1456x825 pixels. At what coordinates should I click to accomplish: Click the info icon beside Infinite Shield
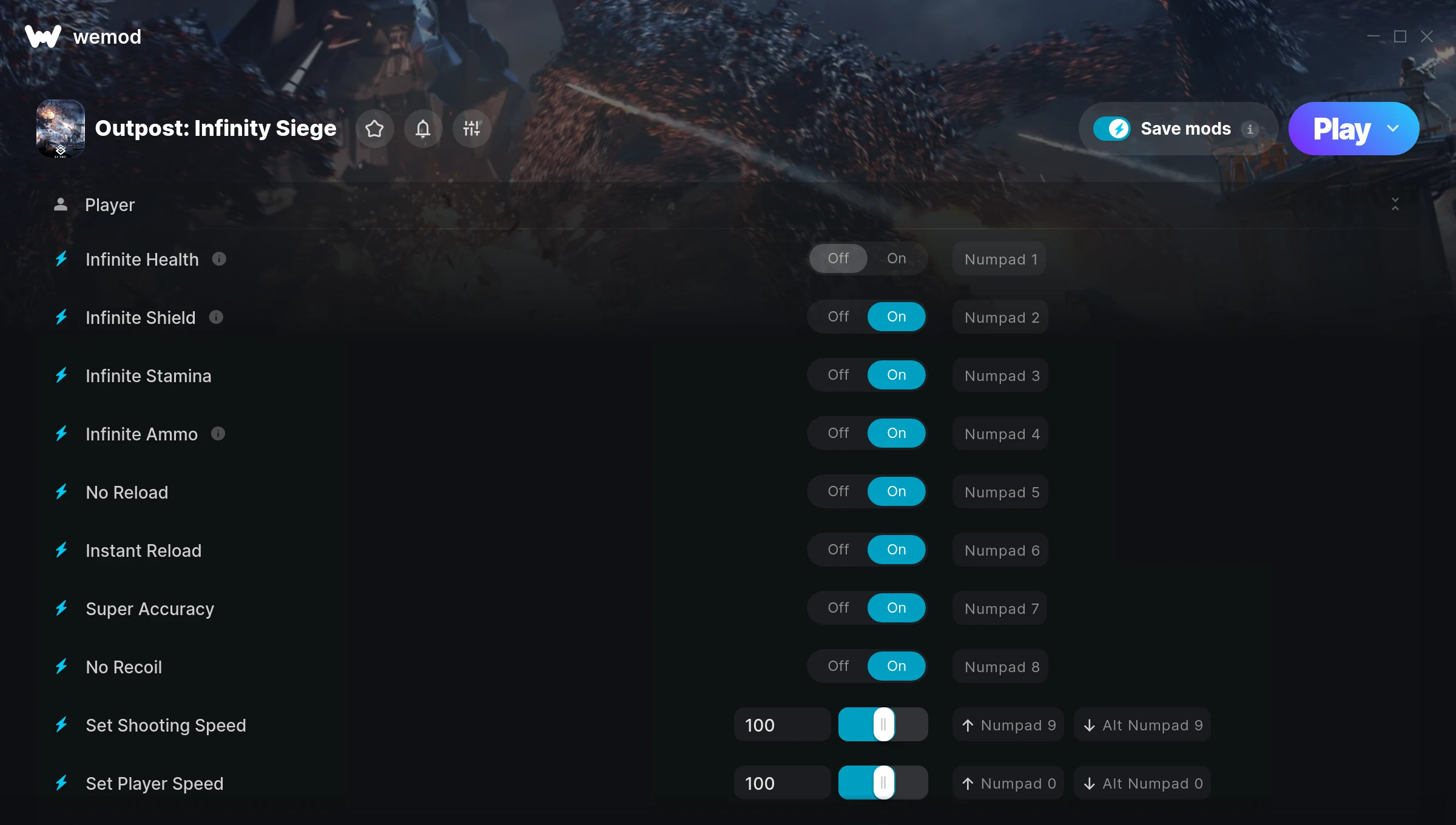[x=217, y=317]
